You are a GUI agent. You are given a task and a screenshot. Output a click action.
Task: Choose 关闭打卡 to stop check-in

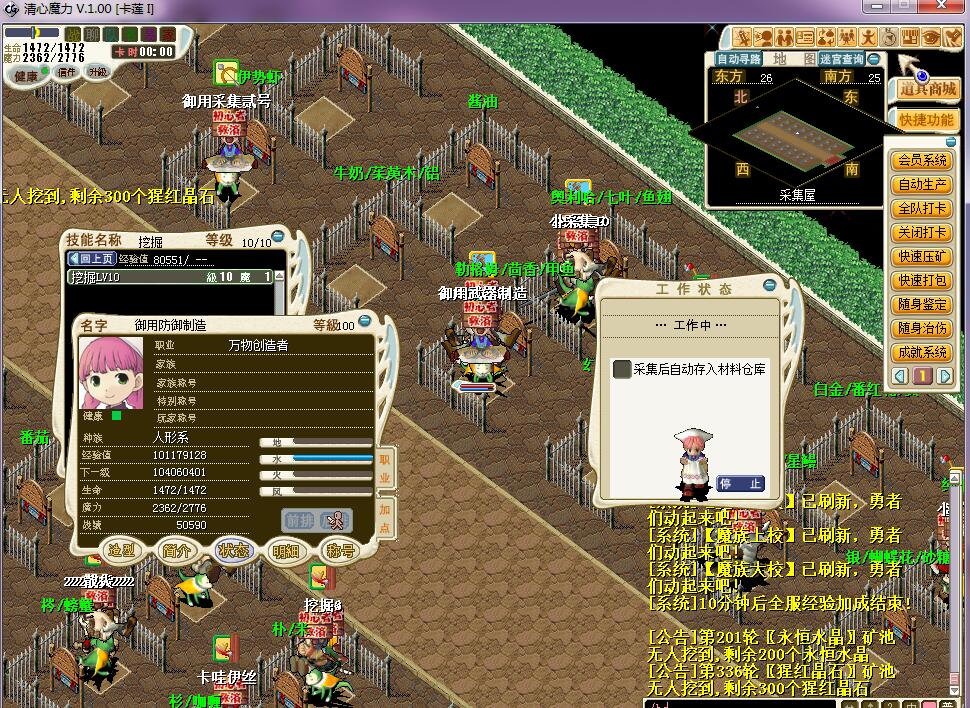click(x=922, y=233)
